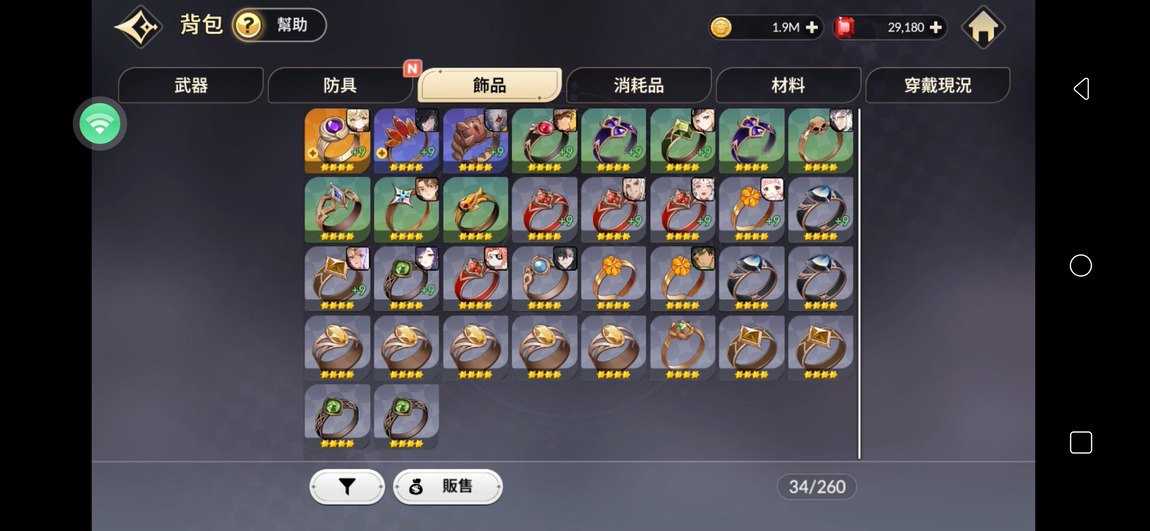1150x531 pixels.
Task: Pick the skull ring slot
Action: click(820, 141)
